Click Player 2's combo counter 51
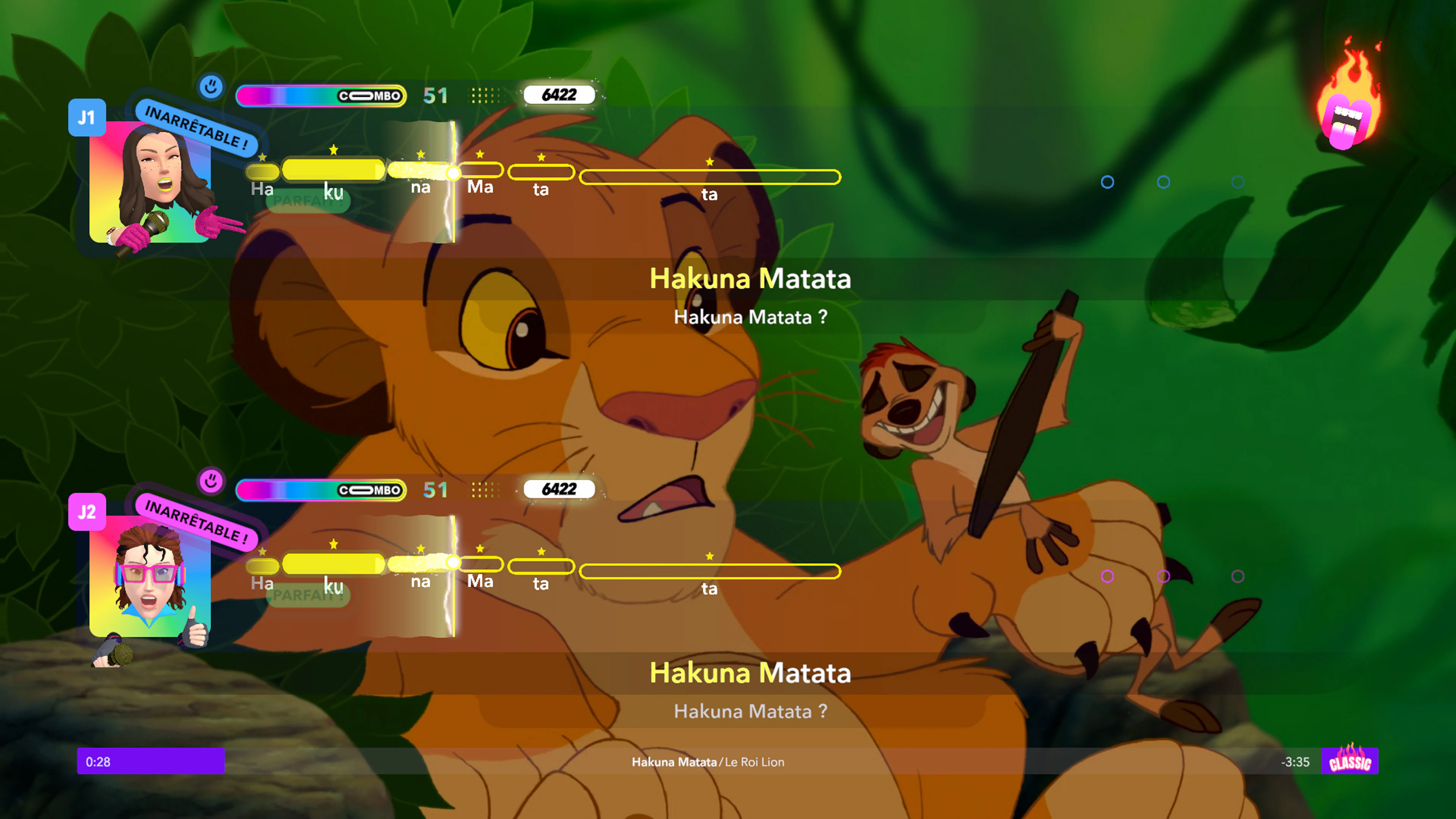 click(435, 490)
